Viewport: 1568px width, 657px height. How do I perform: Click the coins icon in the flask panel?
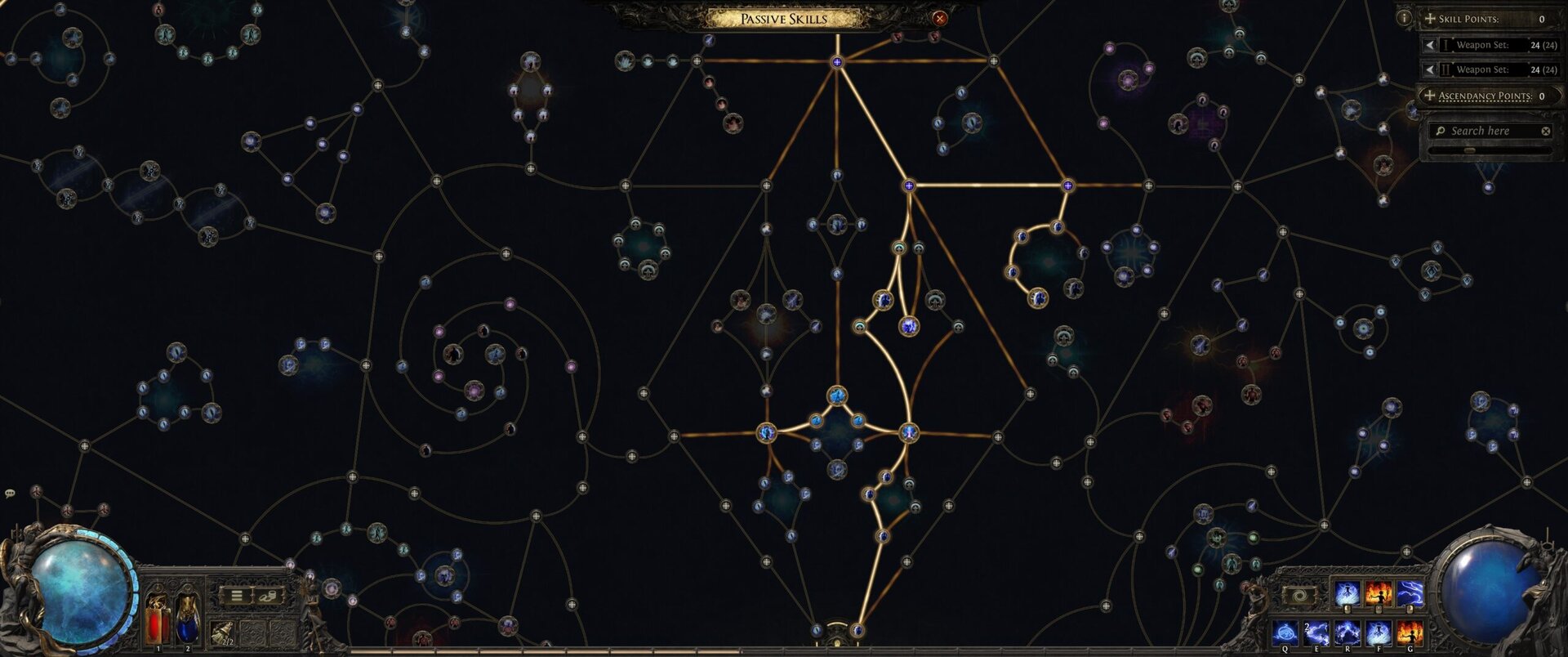click(268, 596)
